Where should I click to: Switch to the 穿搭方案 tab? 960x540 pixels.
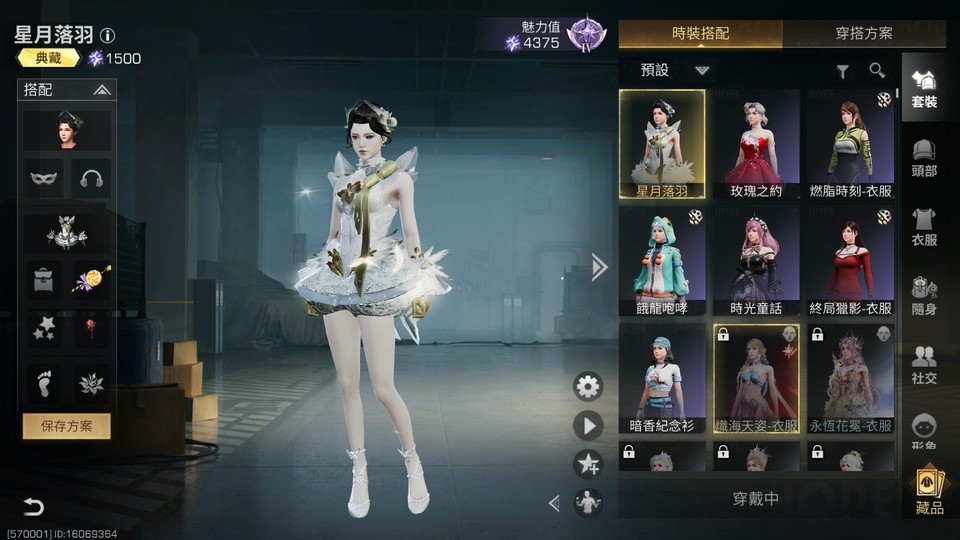tap(864, 33)
